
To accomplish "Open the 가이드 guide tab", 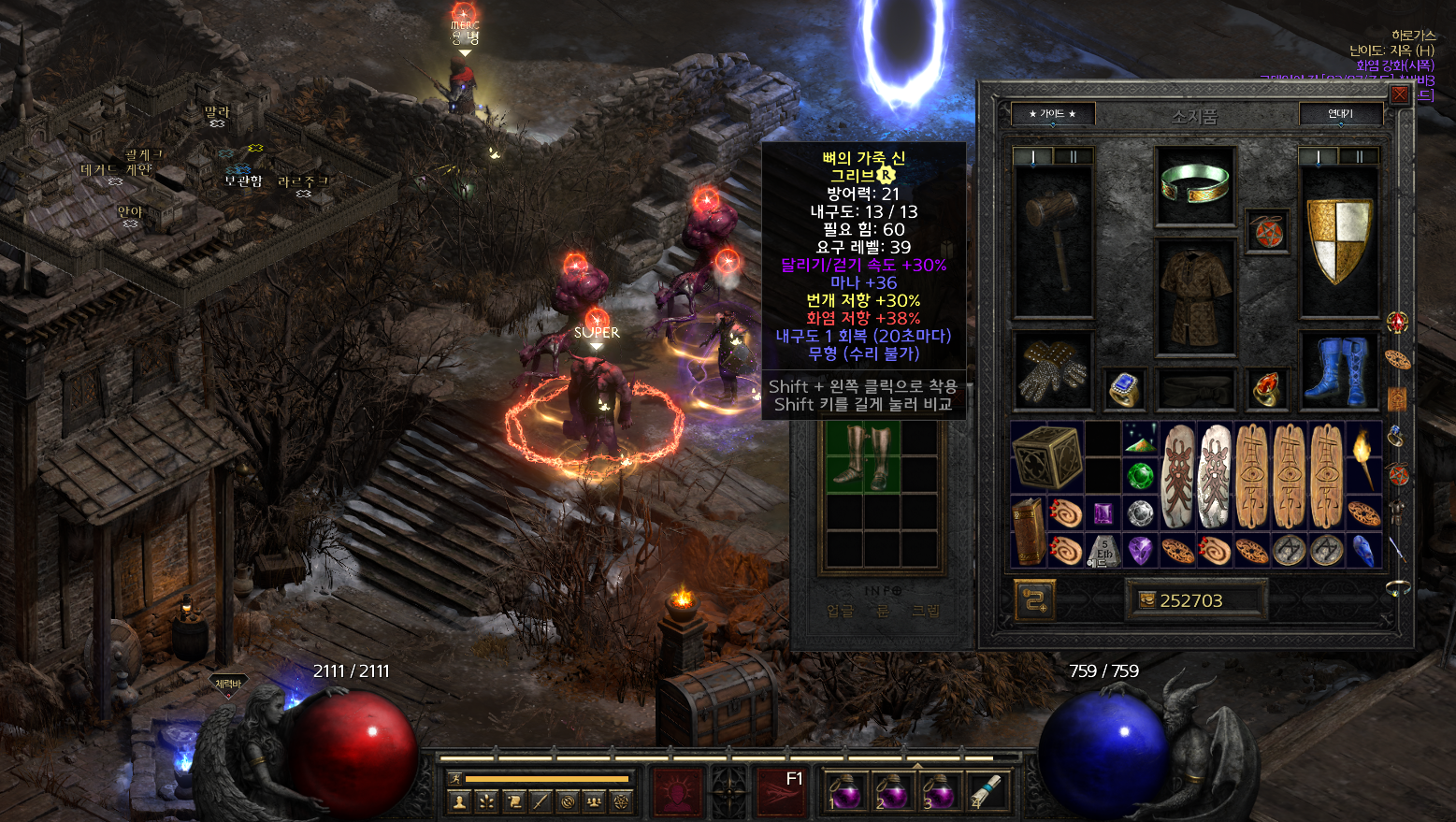I will tap(1052, 114).
